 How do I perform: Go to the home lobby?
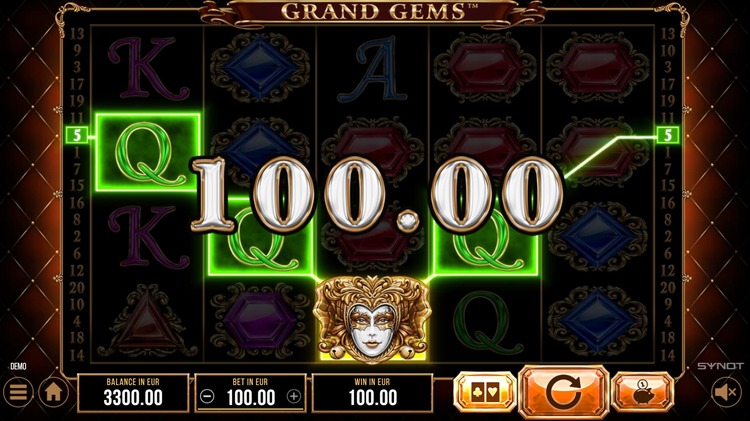53,393
